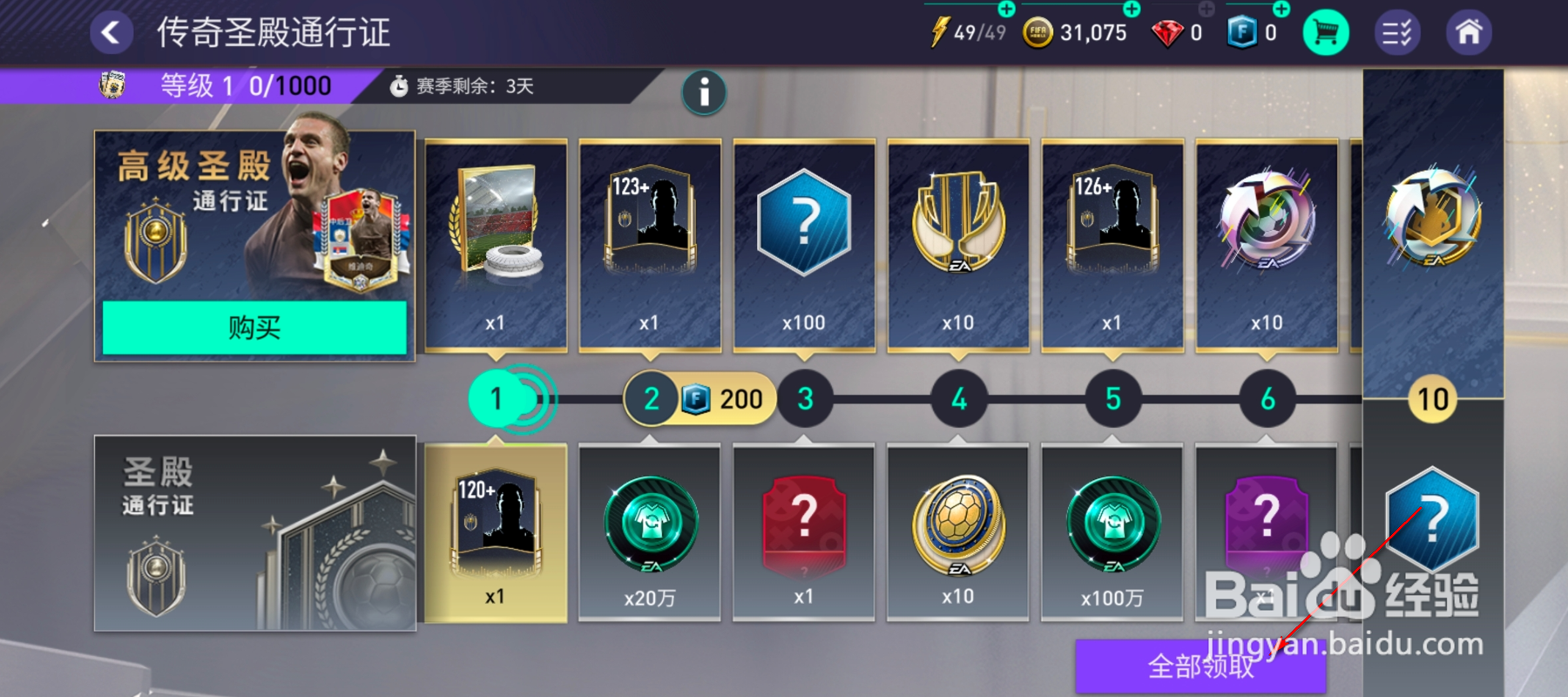Click the season timer clock icon

[x=400, y=85]
